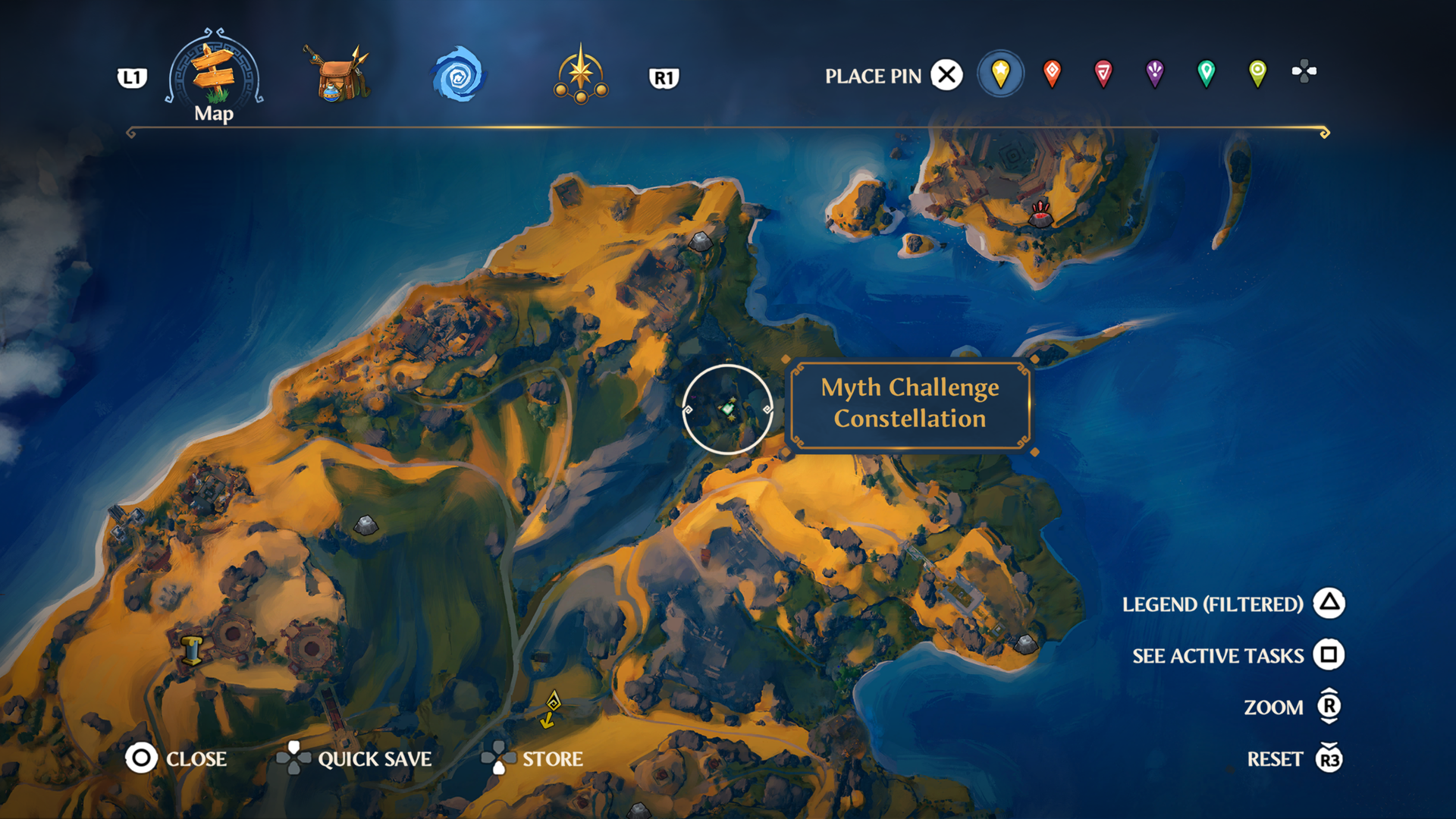
Task: Switch to the blue swirl tab
Action: click(x=458, y=75)
